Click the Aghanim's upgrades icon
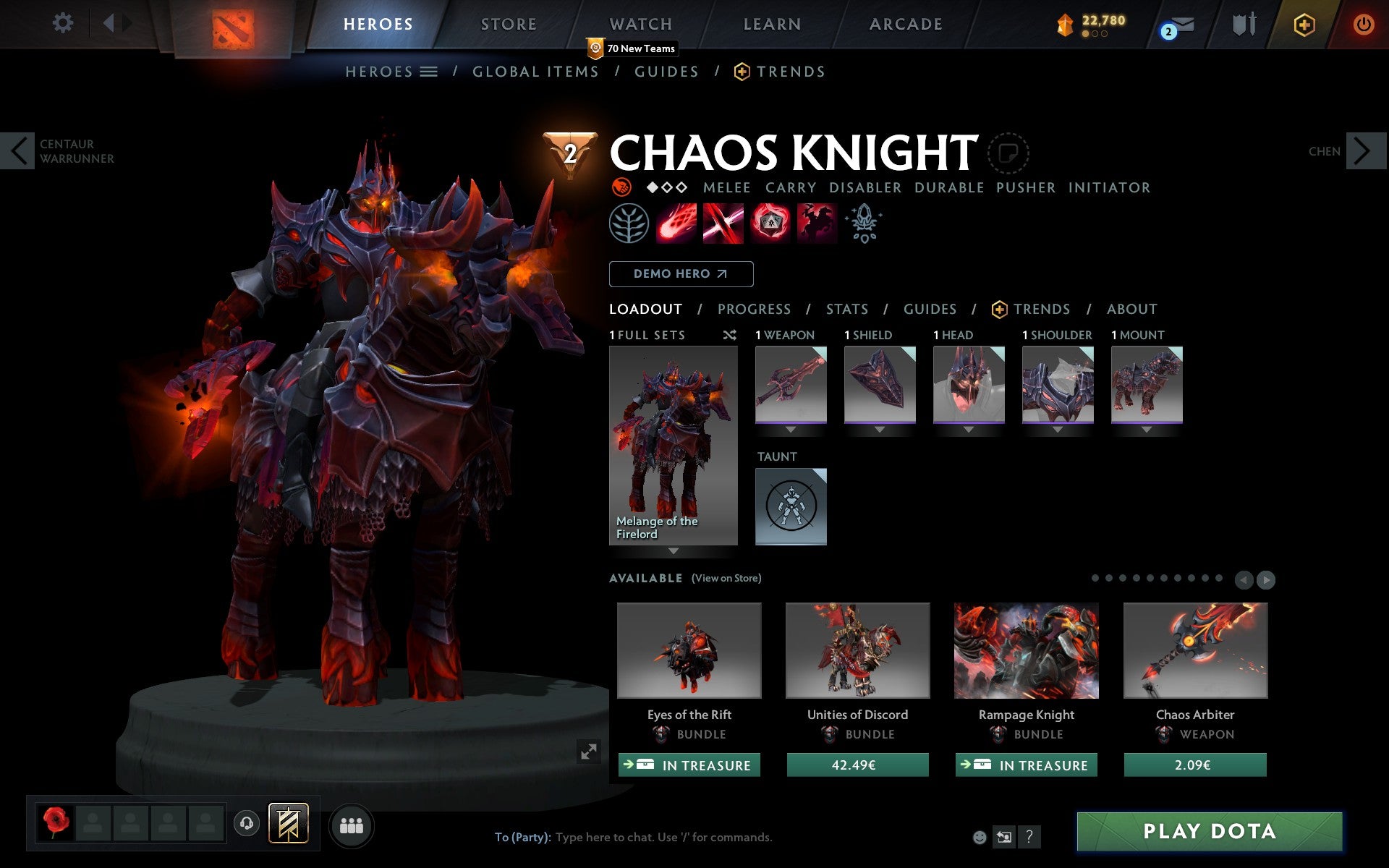 coord(864,224)
